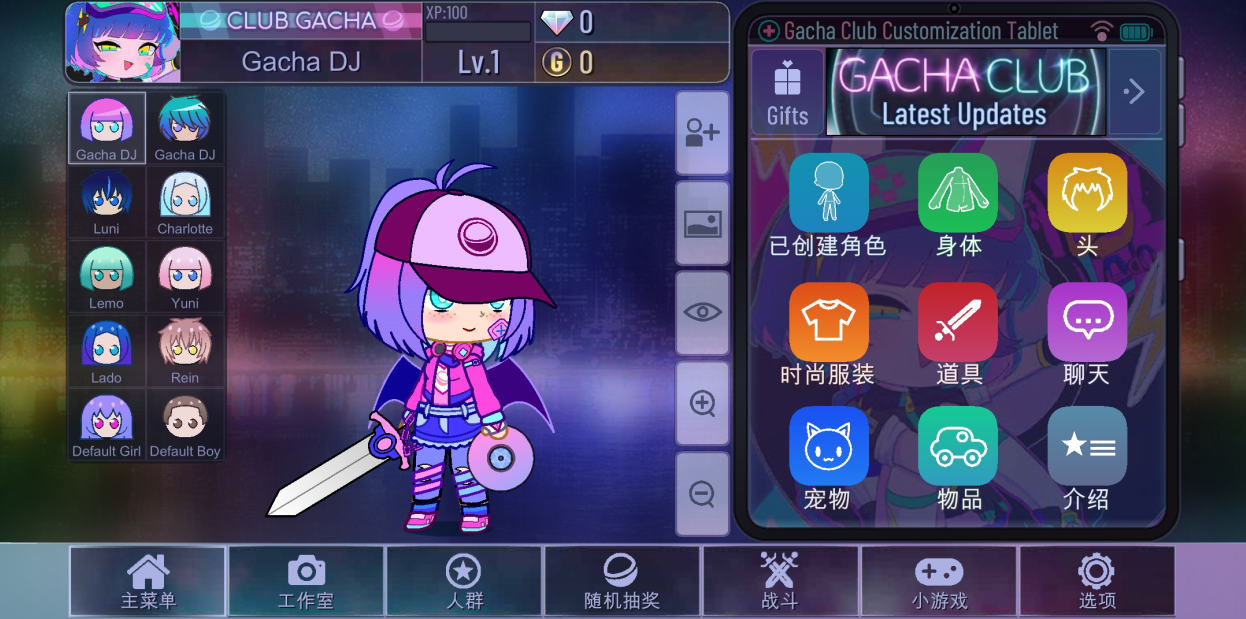The height and width of the screenshot is (619, 1246).
Task: Go to the tablet's next page arrow
Action: pyautogui.click(x=1134, y=92)
